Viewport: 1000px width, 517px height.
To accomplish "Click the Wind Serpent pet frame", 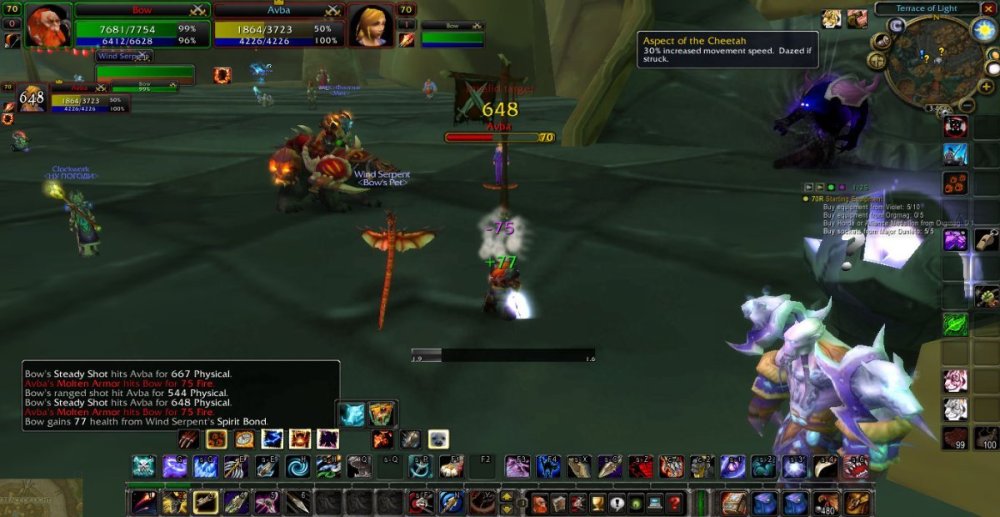I will pos(145,72).
